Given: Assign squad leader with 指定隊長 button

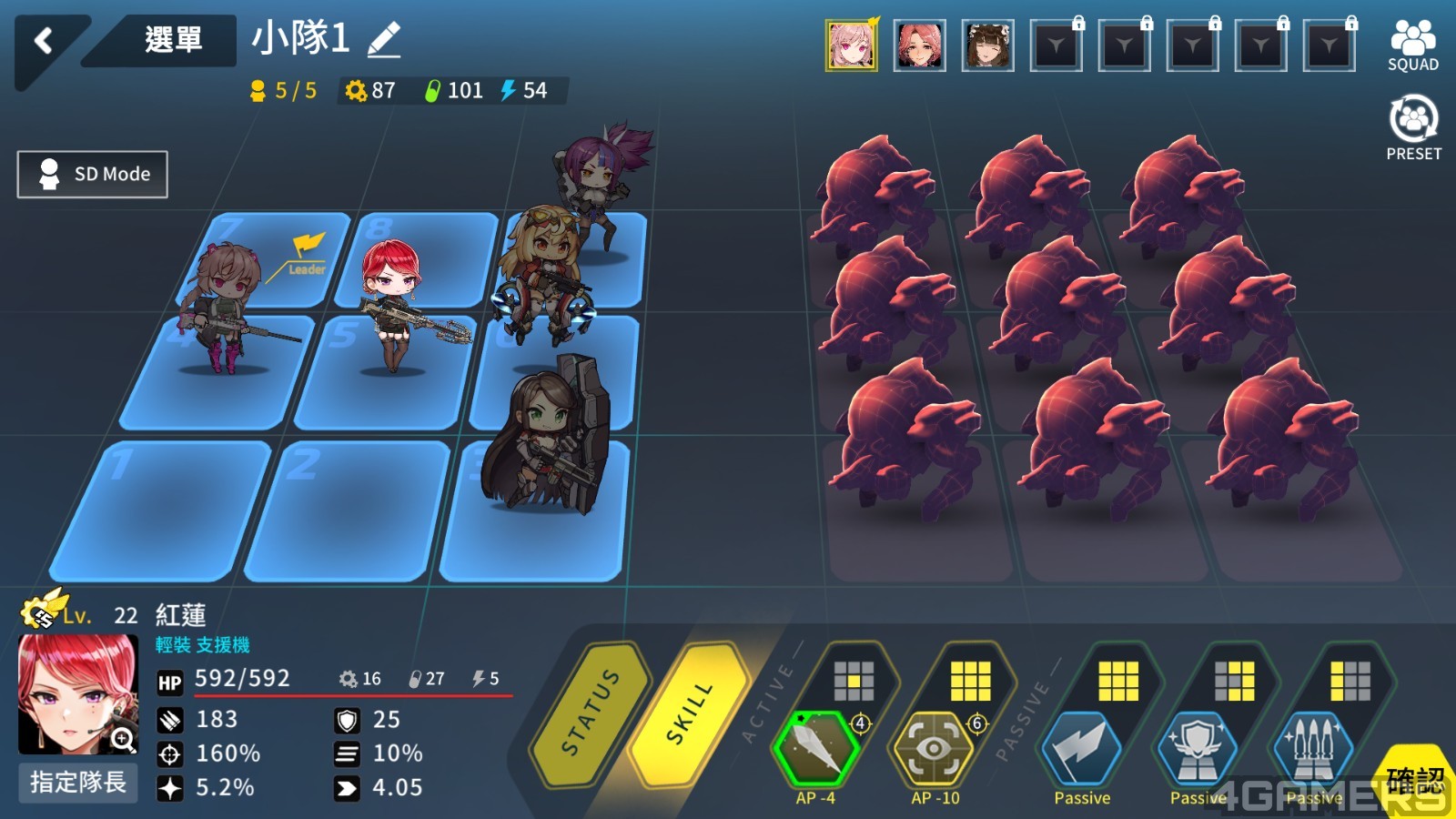Looking at the screenshot, I should click(78, 783).
